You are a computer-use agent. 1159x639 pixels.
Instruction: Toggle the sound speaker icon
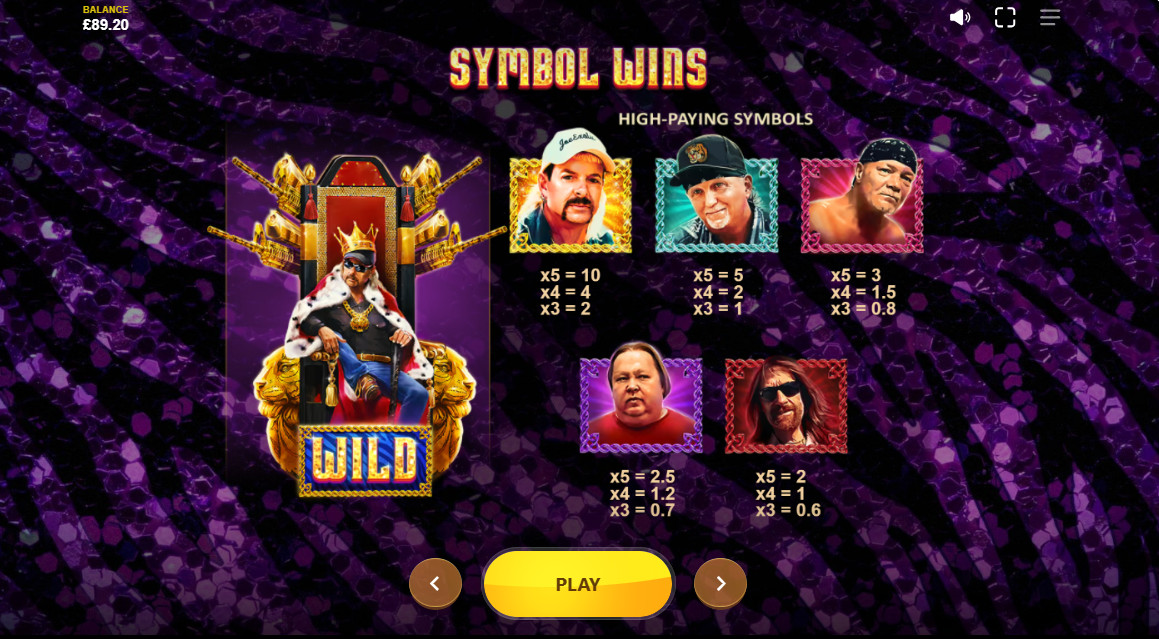(960, 17)
